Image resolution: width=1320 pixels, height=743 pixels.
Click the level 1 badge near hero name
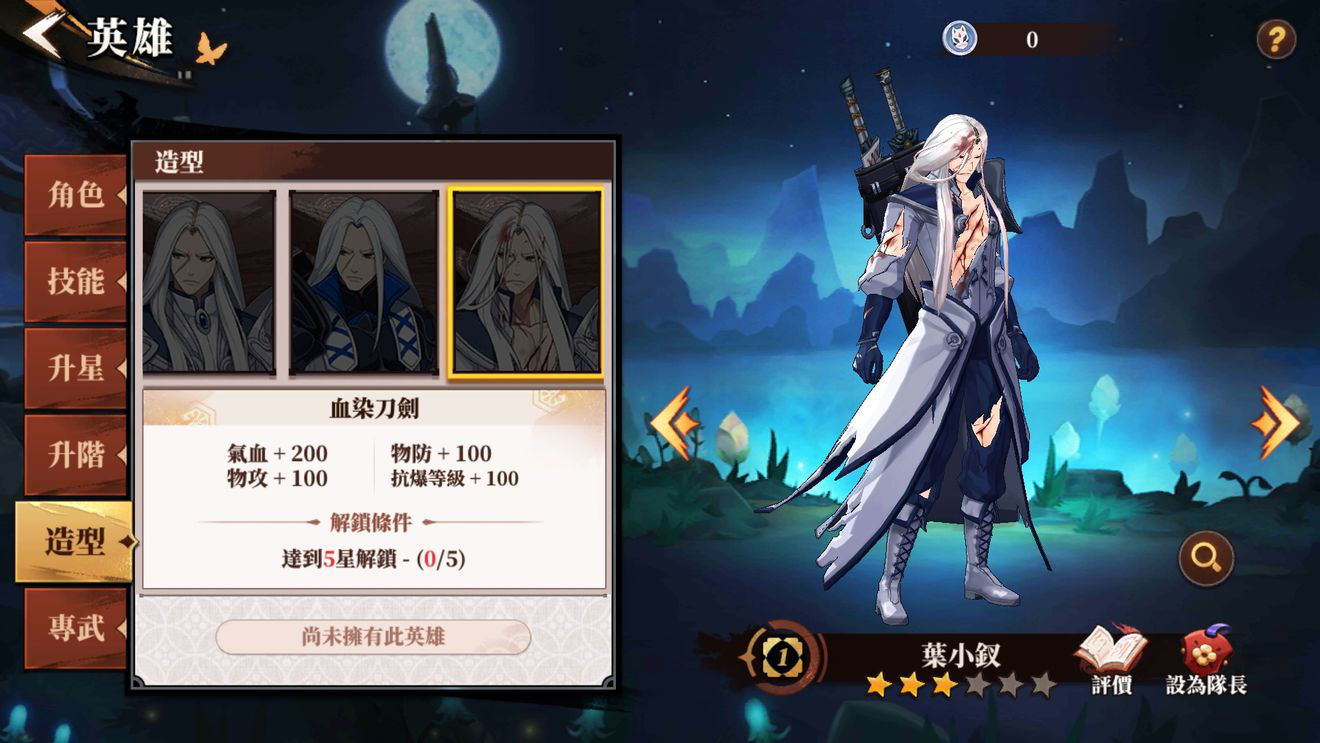[x=782, y=659]
